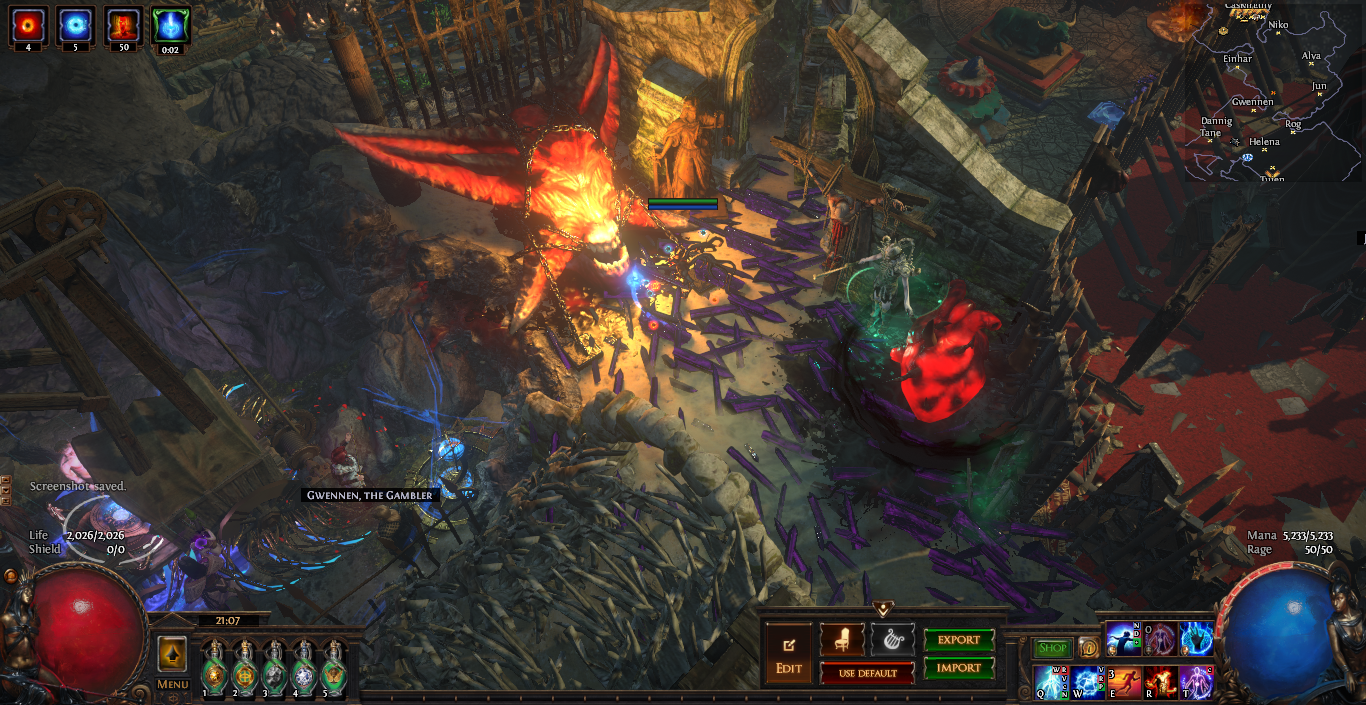Open the harp music button
Viewport: 1366px width, 705px height.
(892, 640)
